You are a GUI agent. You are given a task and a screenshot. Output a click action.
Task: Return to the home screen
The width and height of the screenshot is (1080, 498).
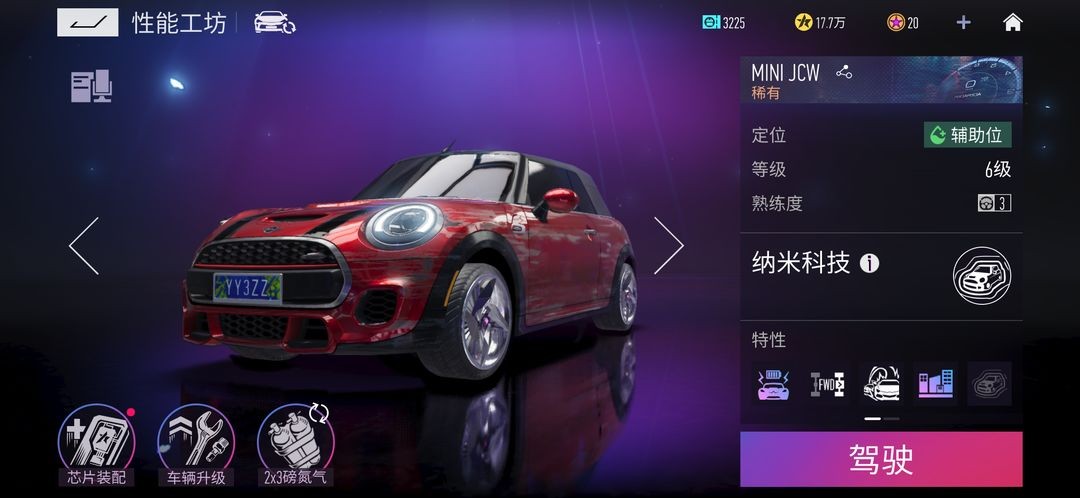click(1013, 22)
